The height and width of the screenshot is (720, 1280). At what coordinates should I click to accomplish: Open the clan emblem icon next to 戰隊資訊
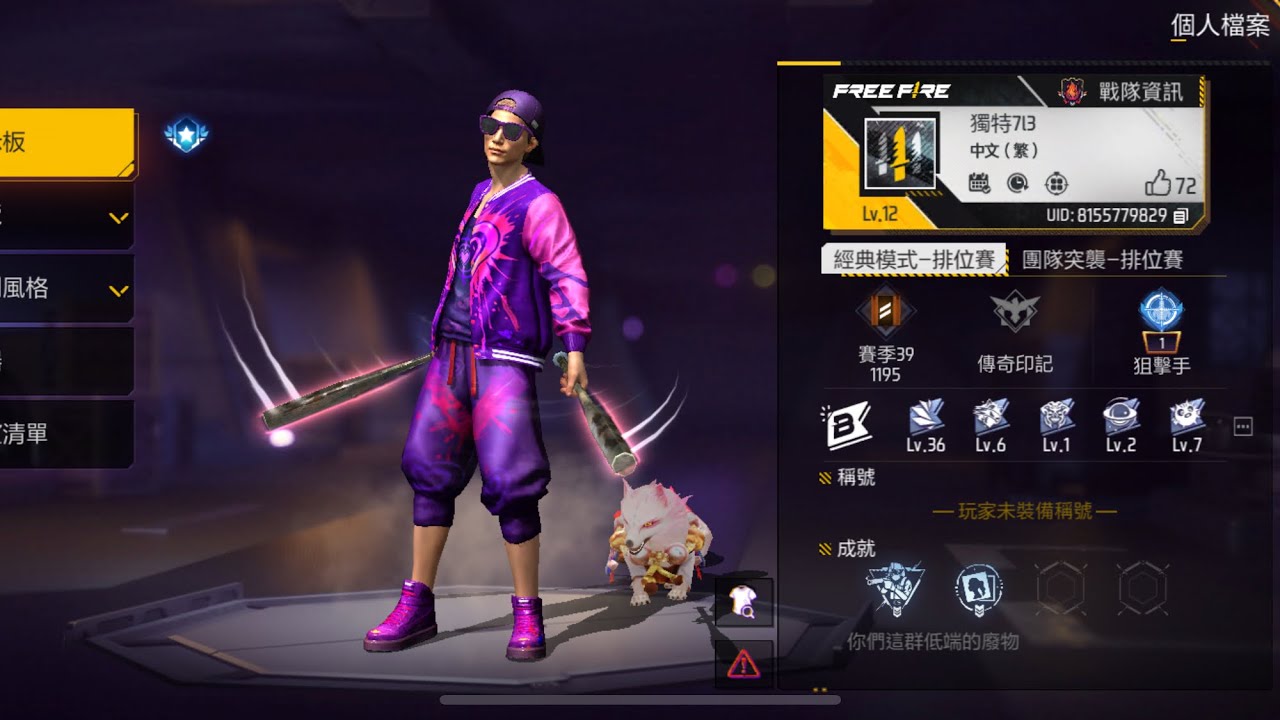[1074, 92]
